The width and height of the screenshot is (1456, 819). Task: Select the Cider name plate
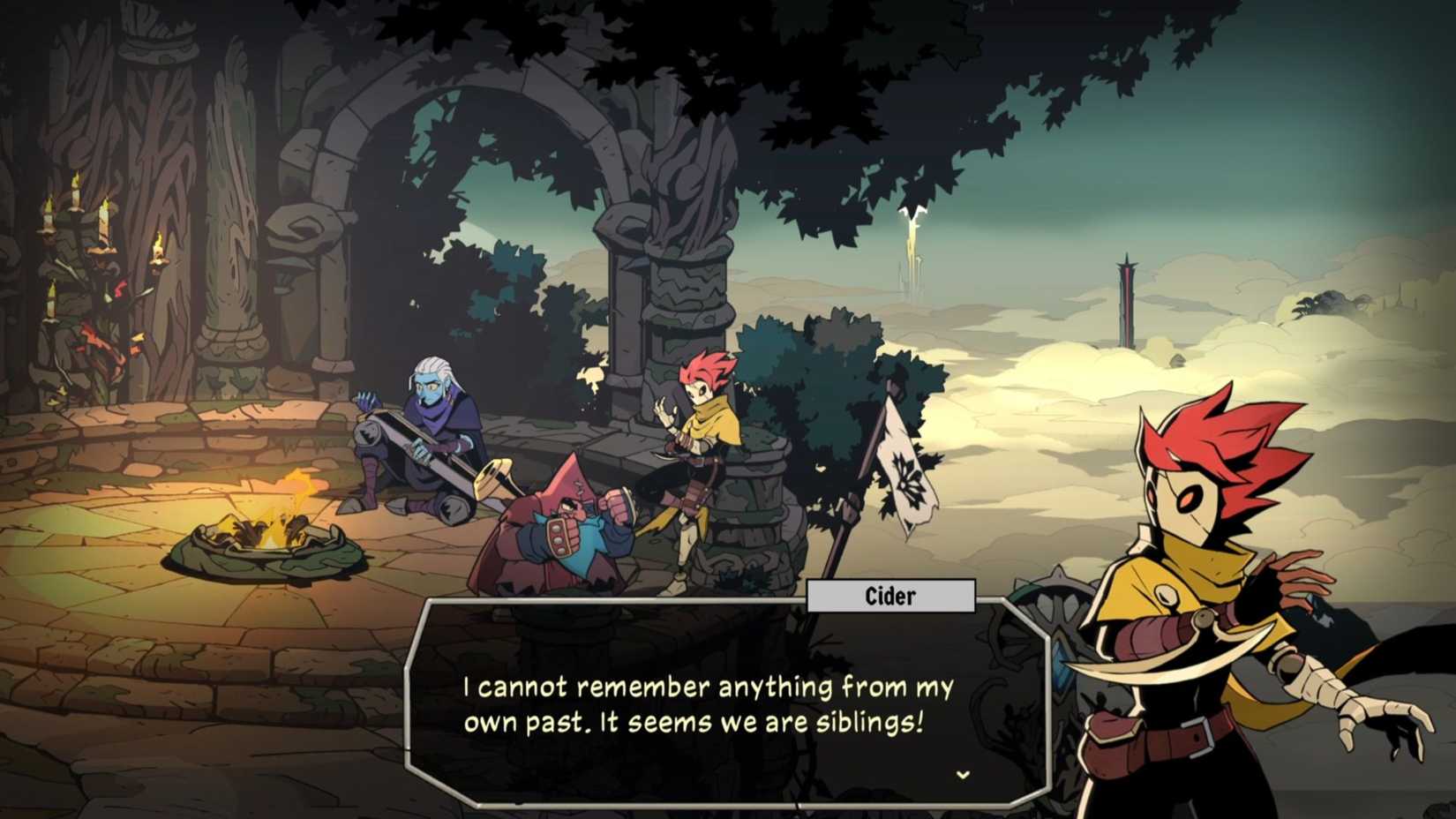[889, 596]
